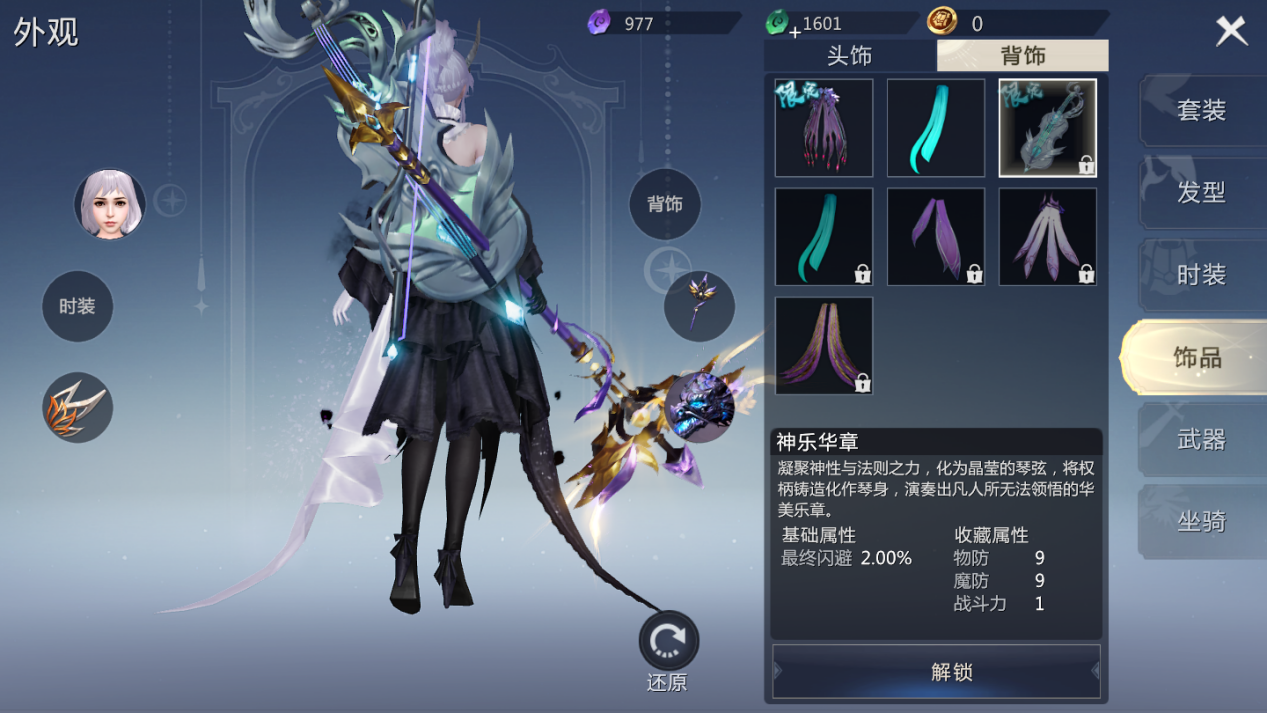
Task: Switch to the 头饰 tab
Action: (849, 56)
